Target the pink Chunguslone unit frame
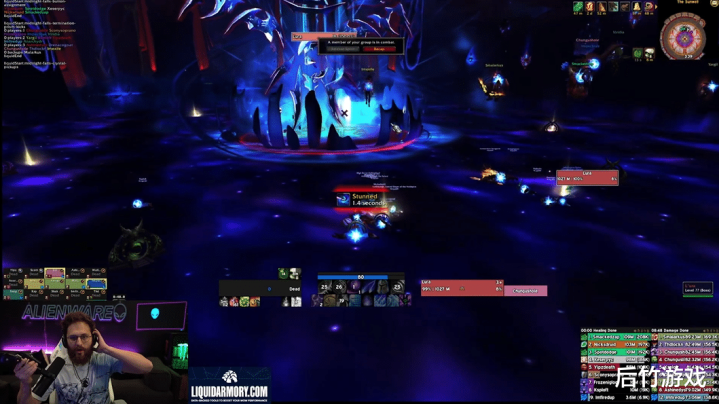The width and height of the screenshot is (719, 404). pos(525,291)
